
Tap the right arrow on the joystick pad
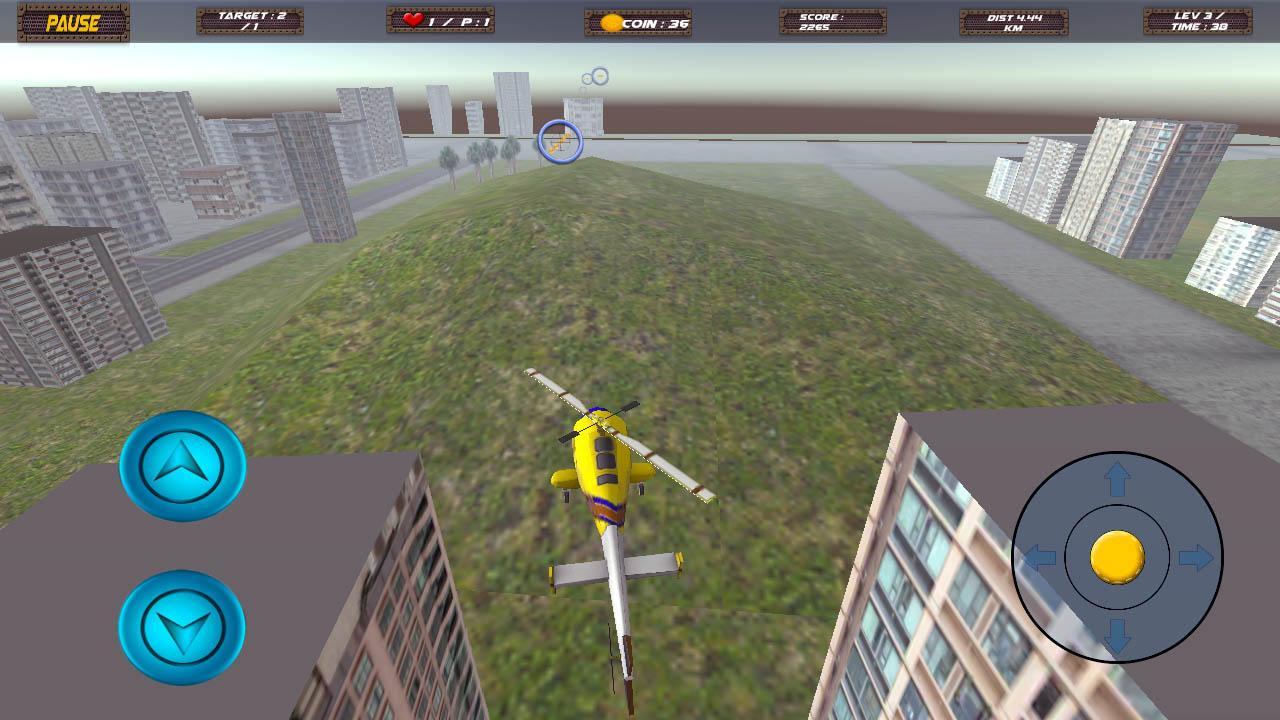pyautogui.click(x=1197, y=557)
